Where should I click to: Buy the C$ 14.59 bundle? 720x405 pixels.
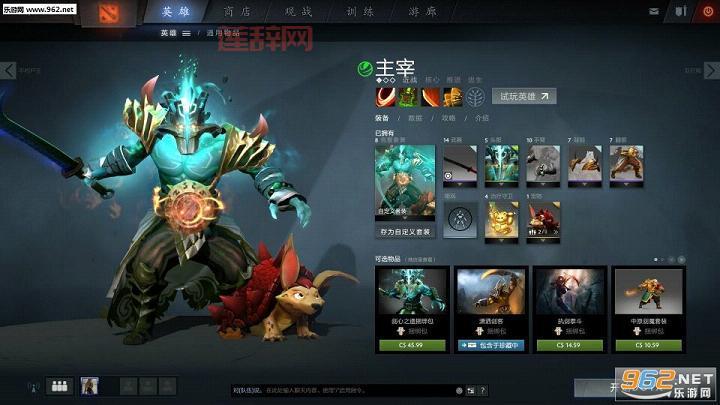(569, 345)
